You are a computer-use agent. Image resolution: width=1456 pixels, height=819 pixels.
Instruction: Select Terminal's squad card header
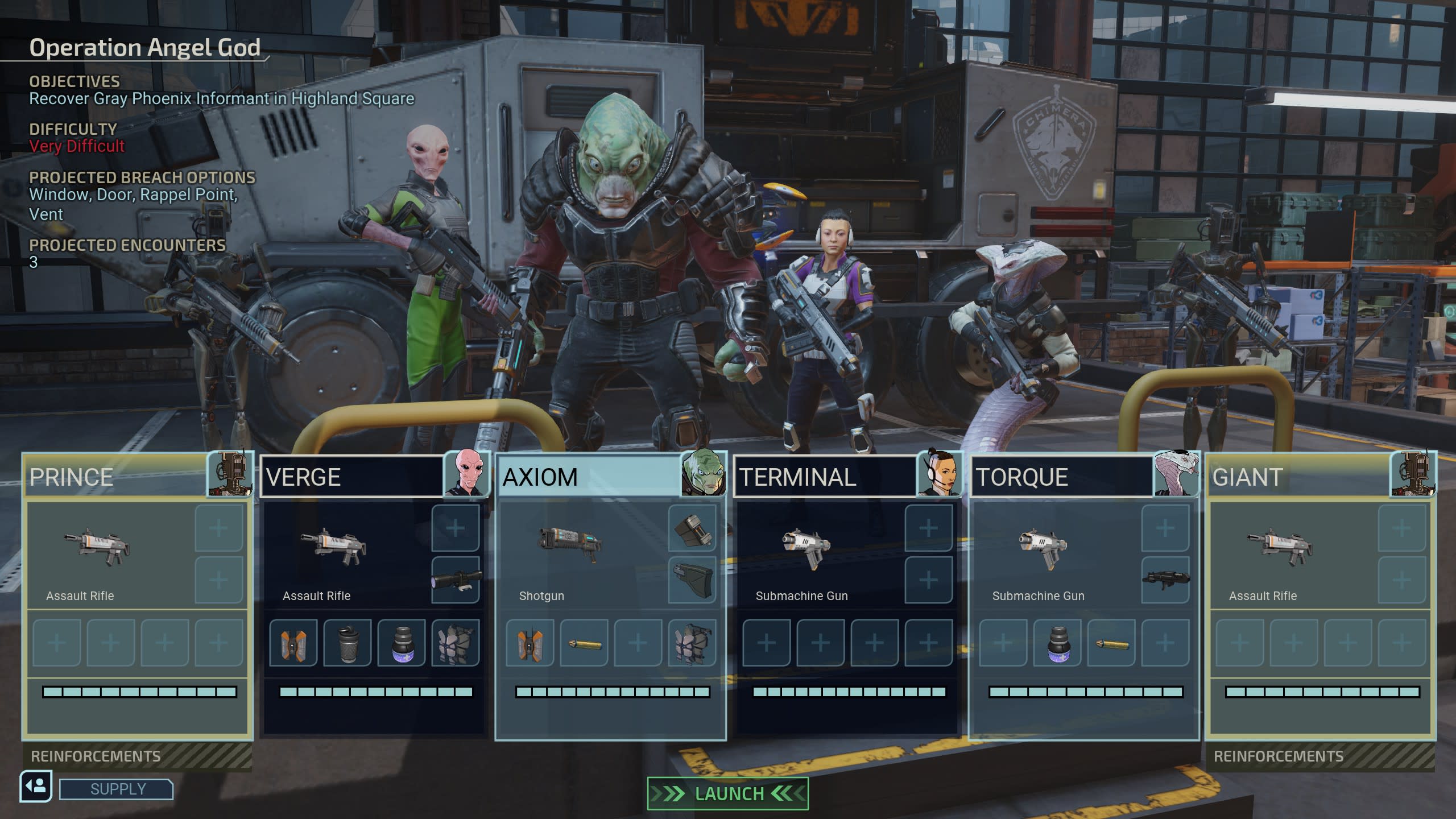[x=825, y=477]
